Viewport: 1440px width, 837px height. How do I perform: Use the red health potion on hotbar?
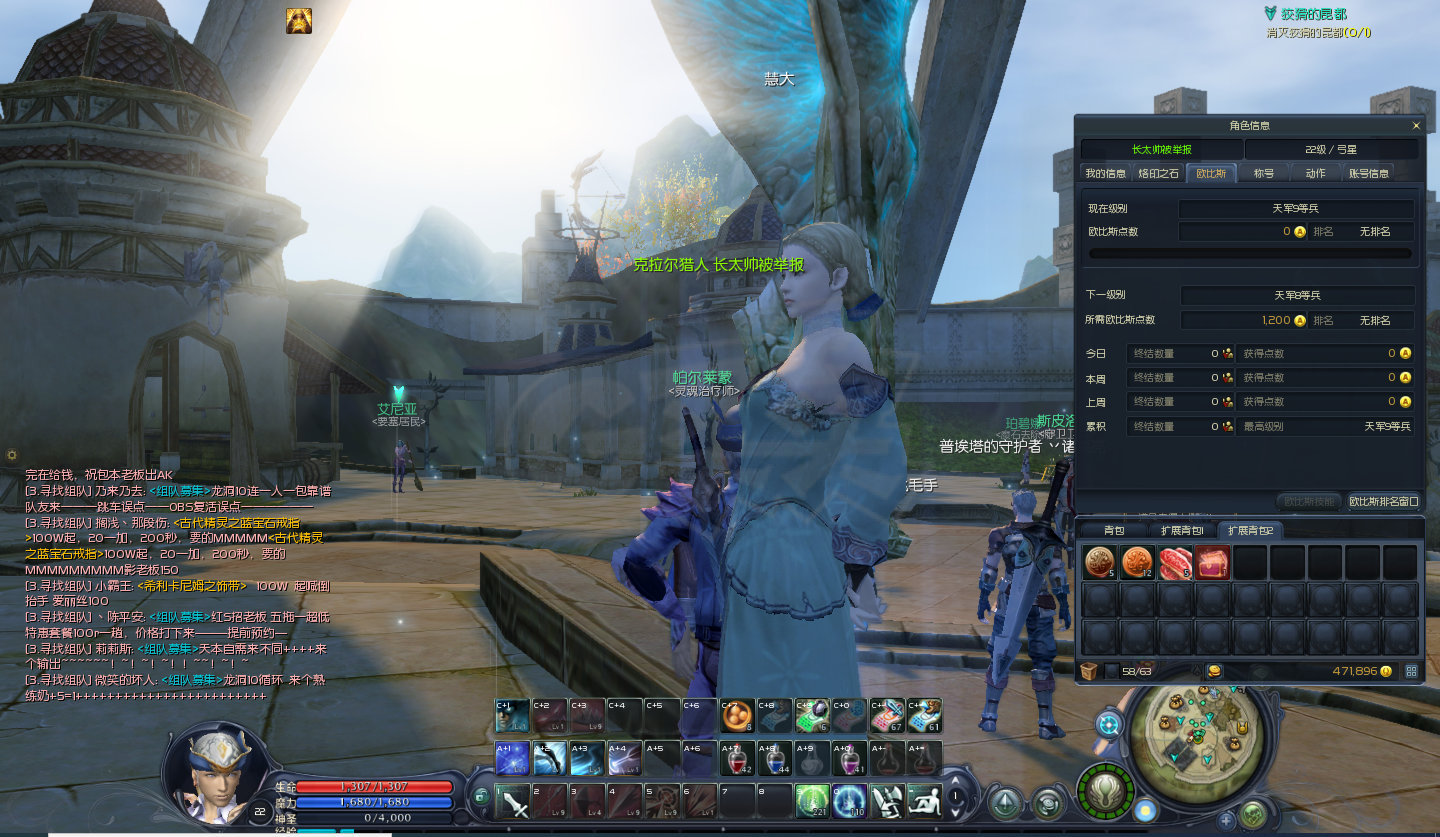click(x=738, y=759)
